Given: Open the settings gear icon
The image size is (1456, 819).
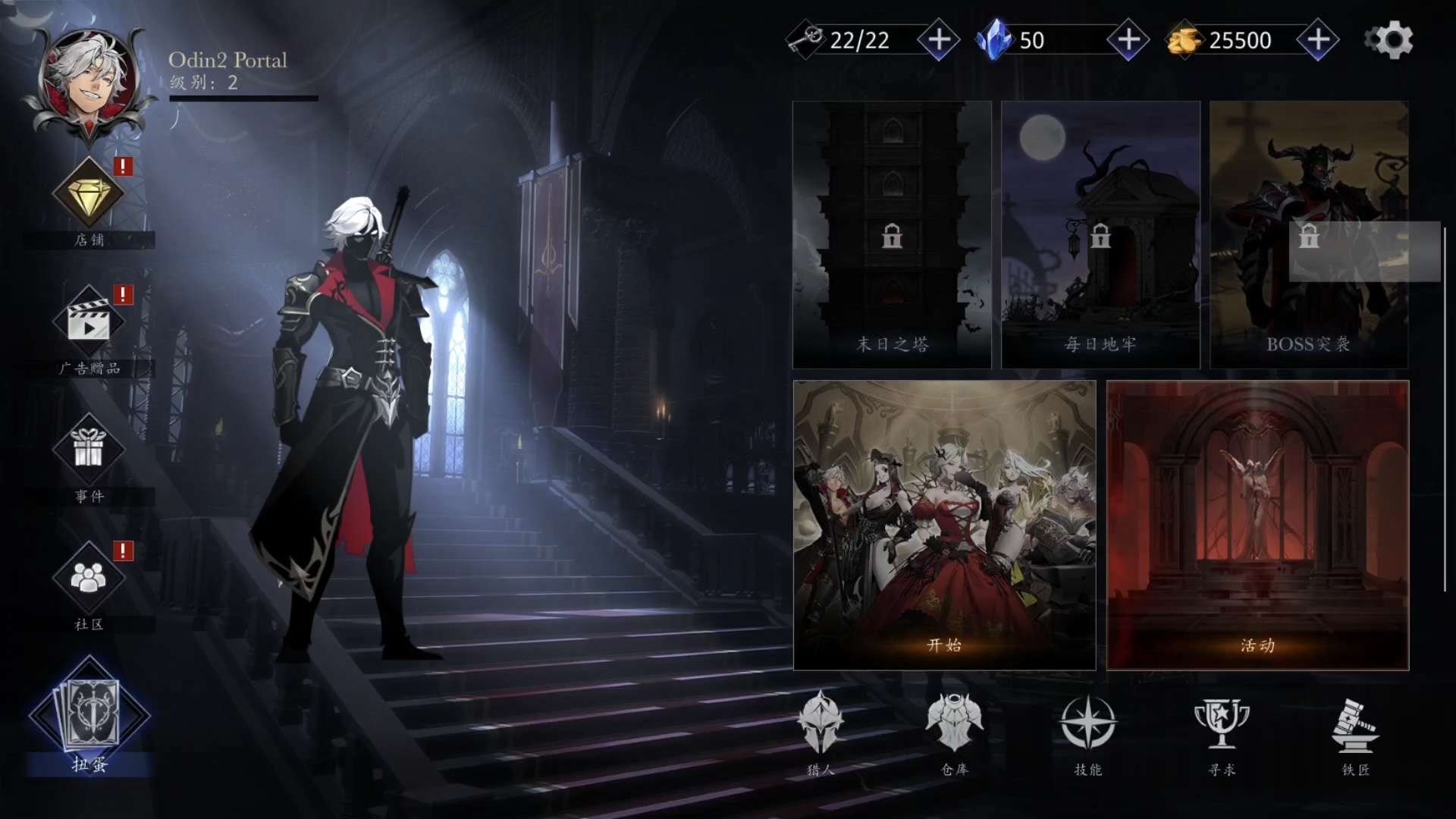Looking at the screenshot, I should (1389, 40).
